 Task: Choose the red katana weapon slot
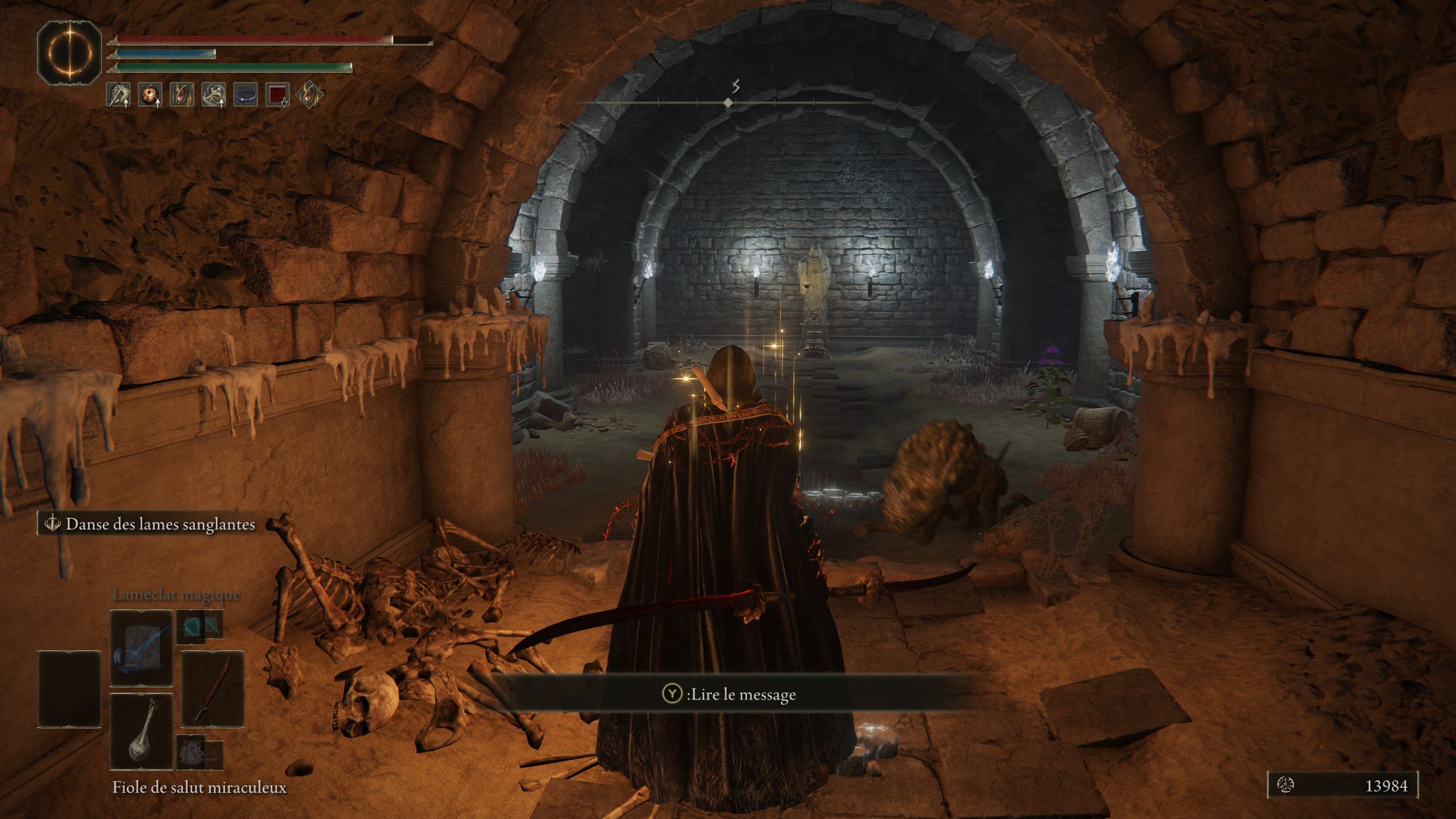pos(213,689)
